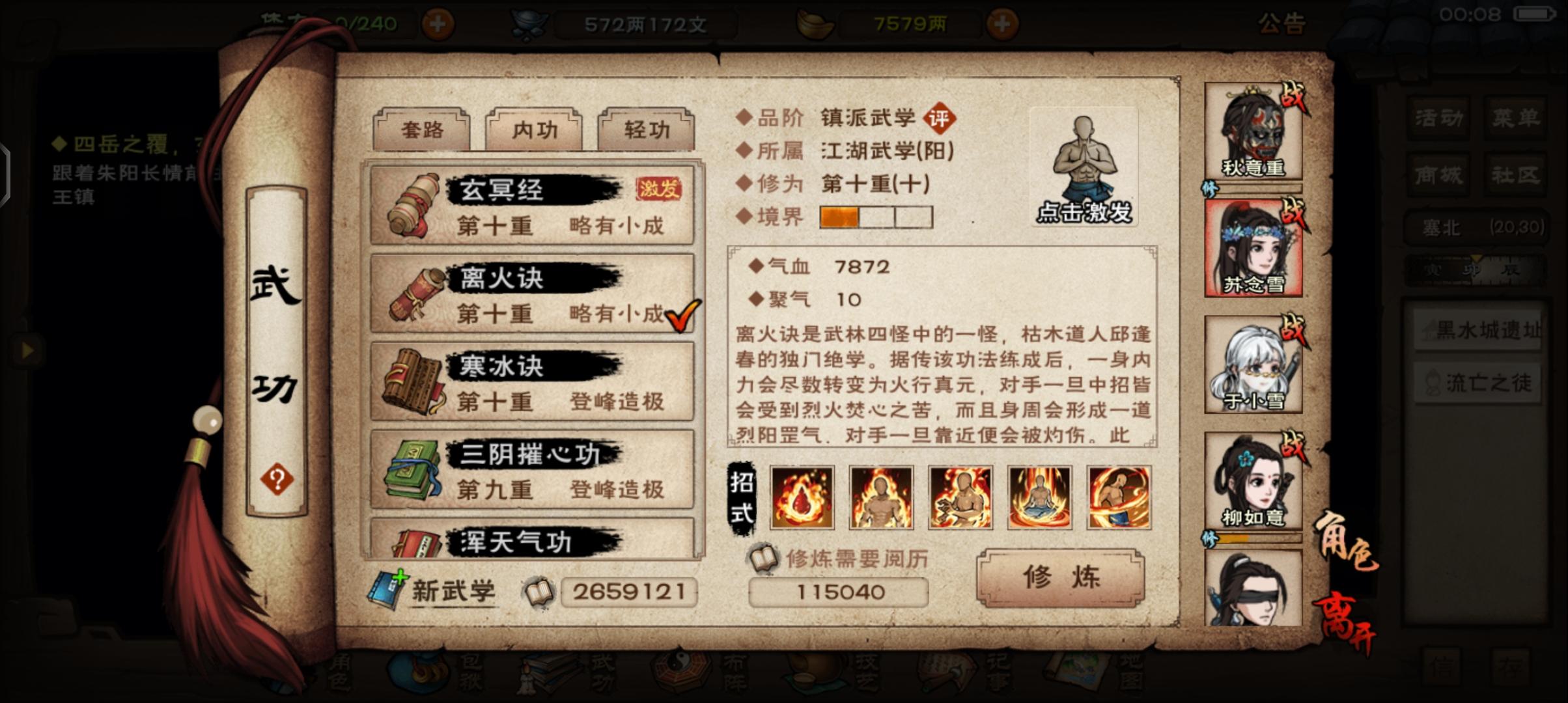Expand the 寅卯辰 time indicator panel
The image size is (1568, 703).
[x=1477, y=268]
